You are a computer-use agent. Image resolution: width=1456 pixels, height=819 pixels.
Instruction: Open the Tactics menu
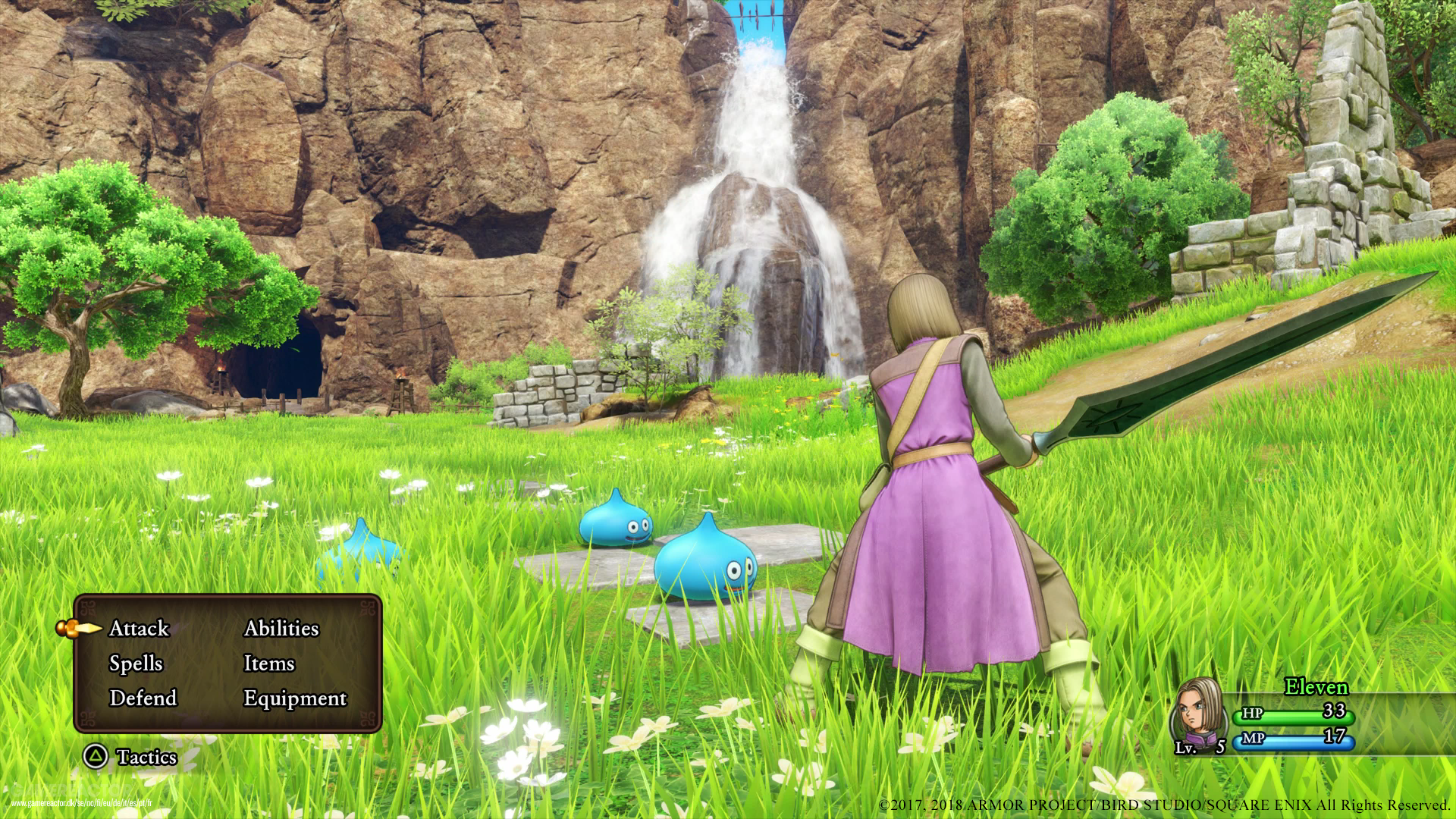click(x=147, y=758)
